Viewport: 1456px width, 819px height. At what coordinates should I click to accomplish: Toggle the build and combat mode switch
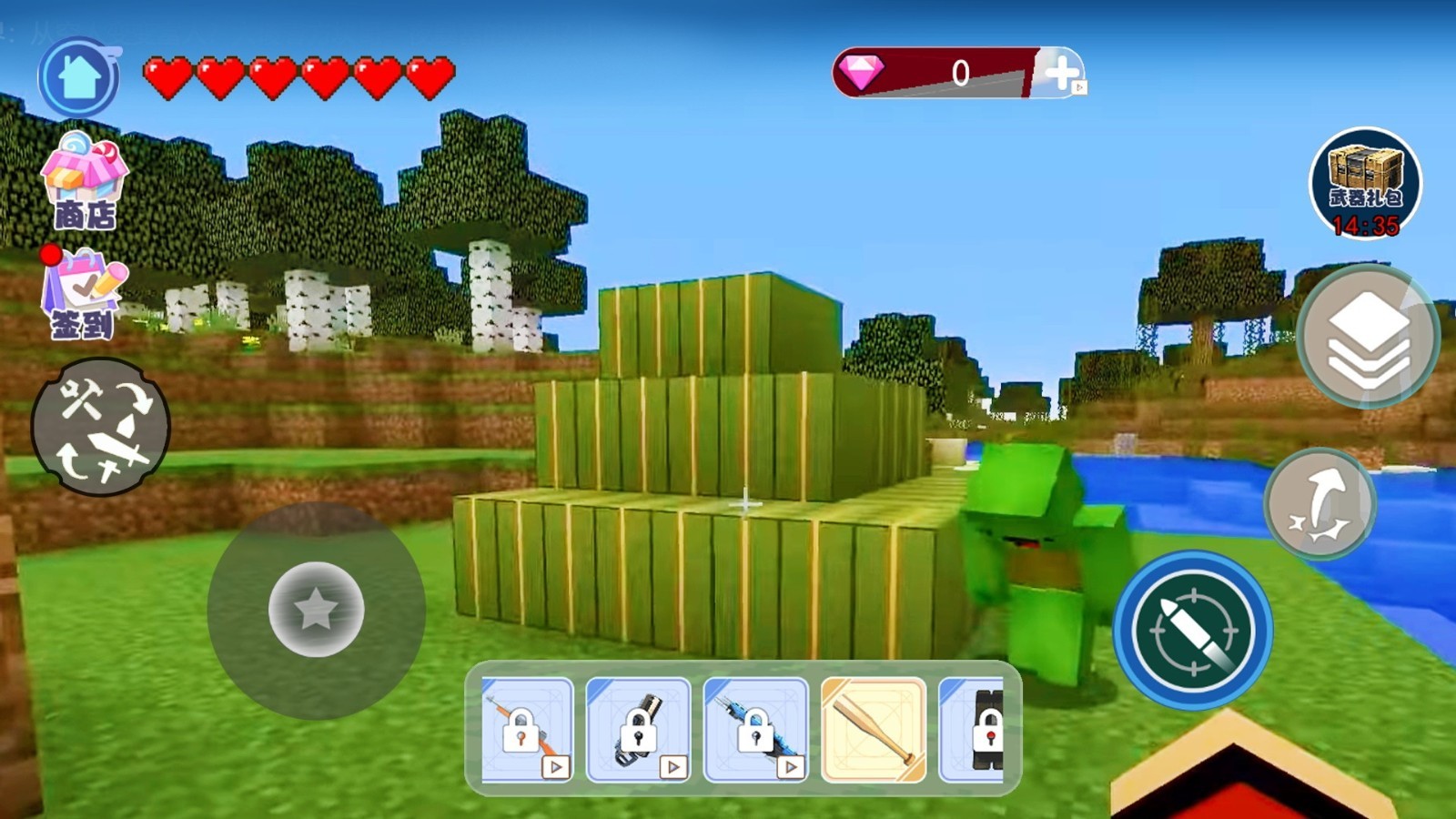coord(101,426)
